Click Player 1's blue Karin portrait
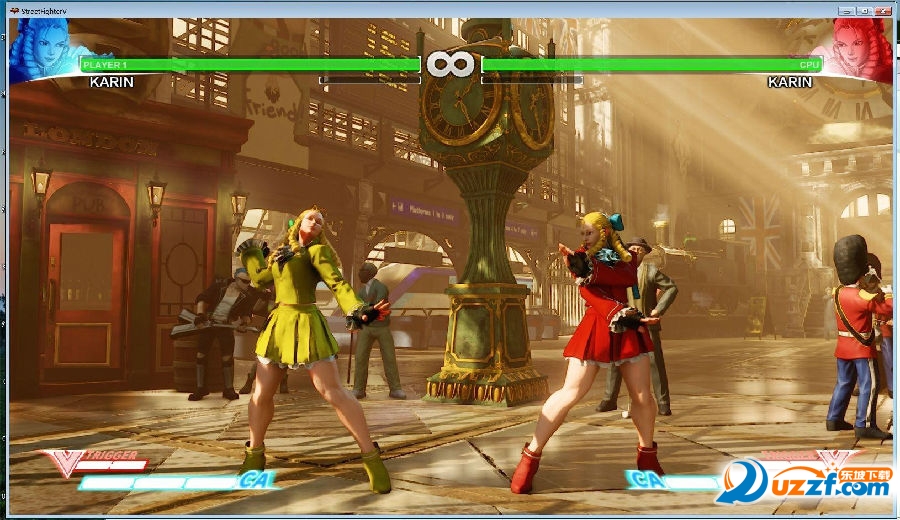The height and width of the screenshot is (520, 900). pos(40,48)
